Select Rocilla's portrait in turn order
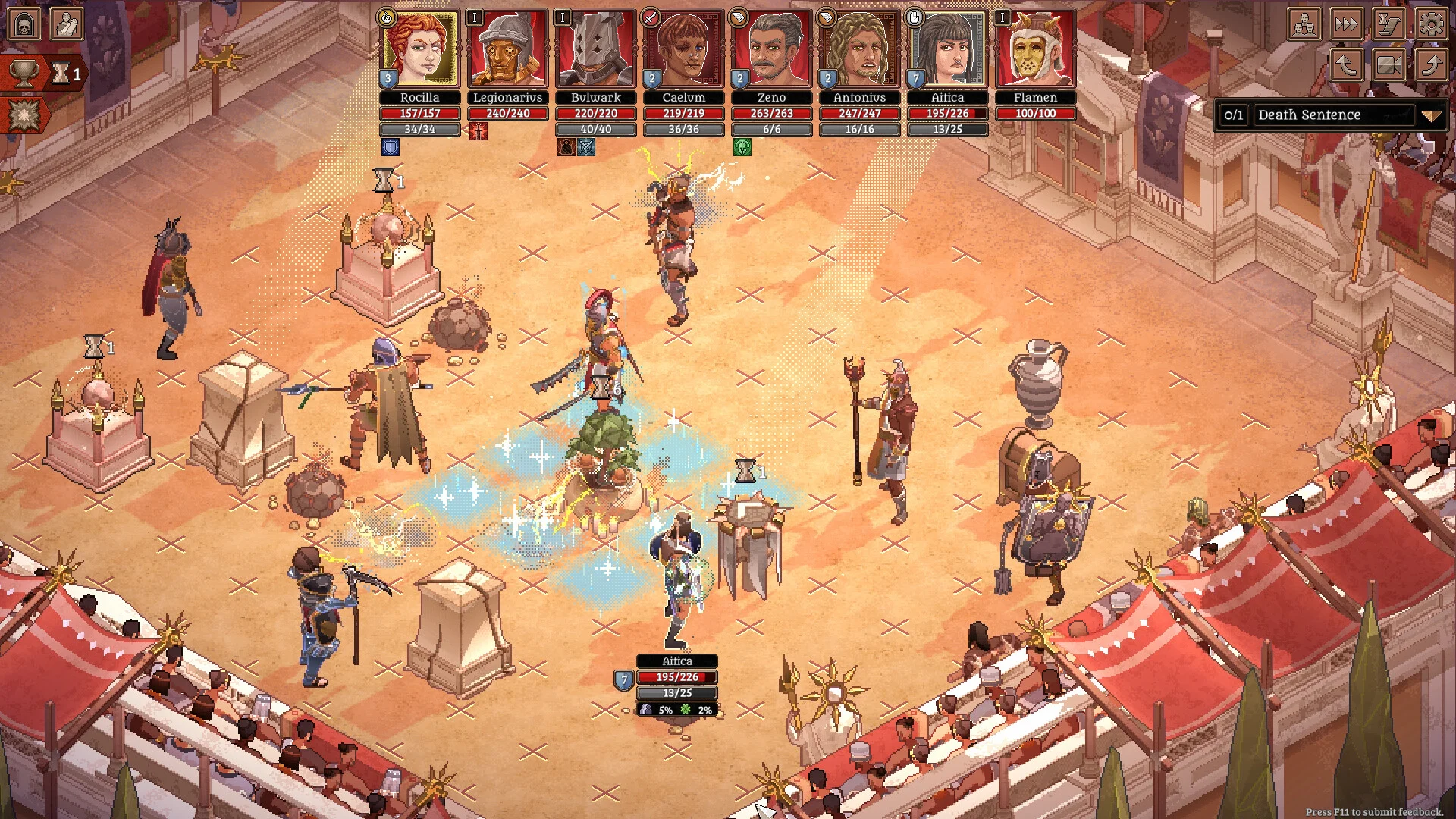Viewport: 1456px width, 819px height. tap(420, 49)
